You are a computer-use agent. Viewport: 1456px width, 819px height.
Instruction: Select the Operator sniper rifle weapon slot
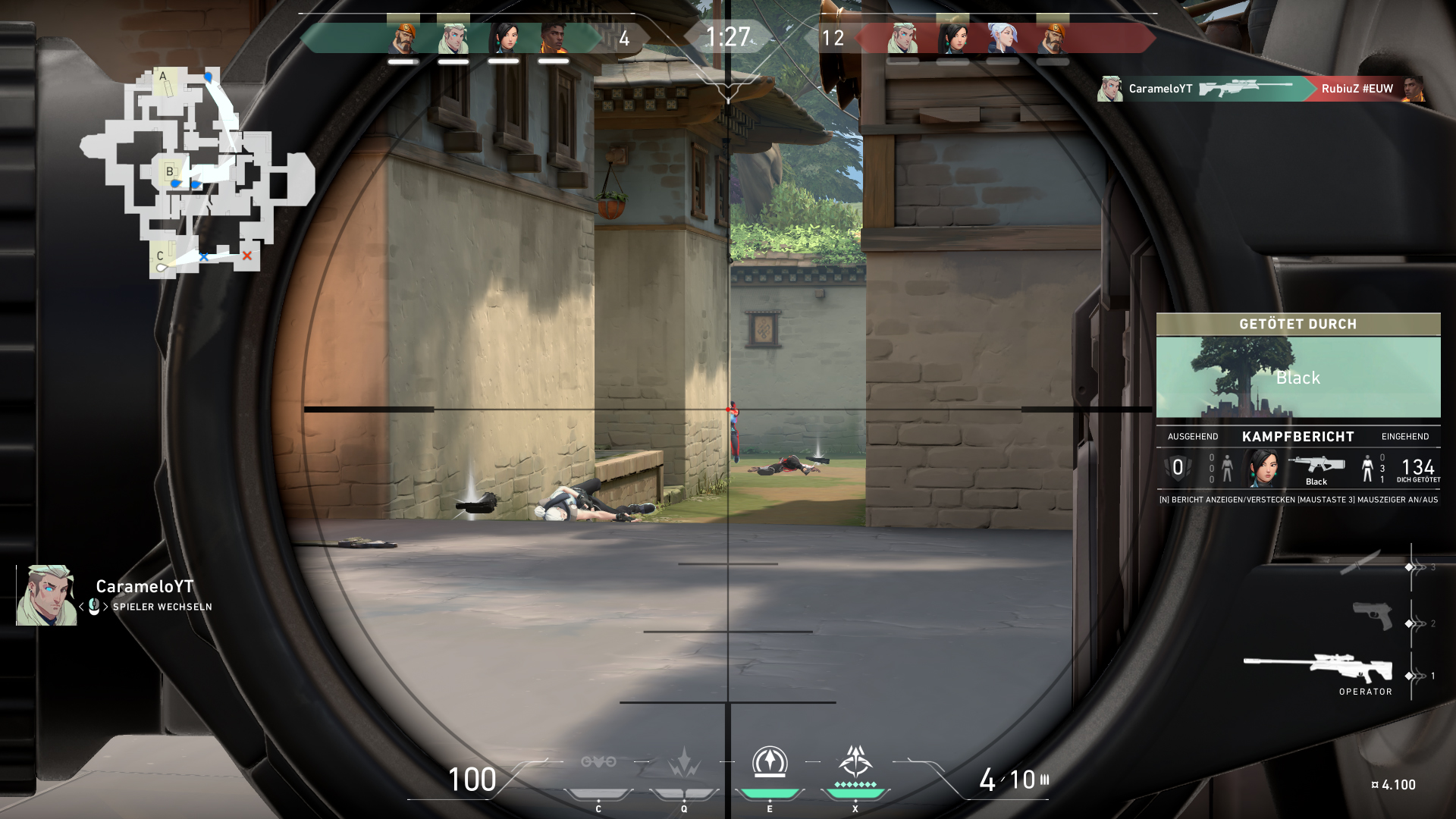[1318, 668]
